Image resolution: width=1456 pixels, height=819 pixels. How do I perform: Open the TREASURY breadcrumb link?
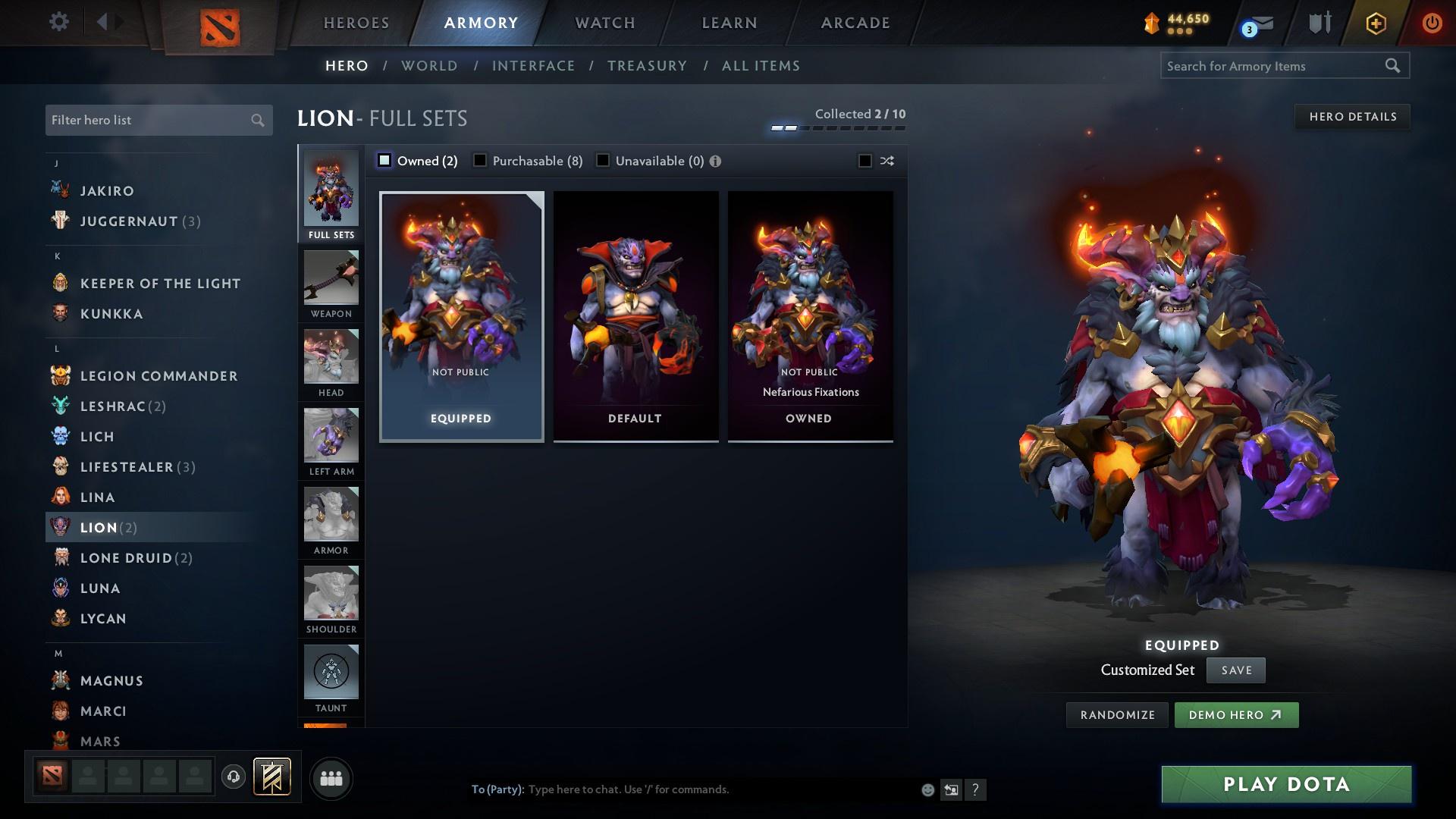[647, 66]
